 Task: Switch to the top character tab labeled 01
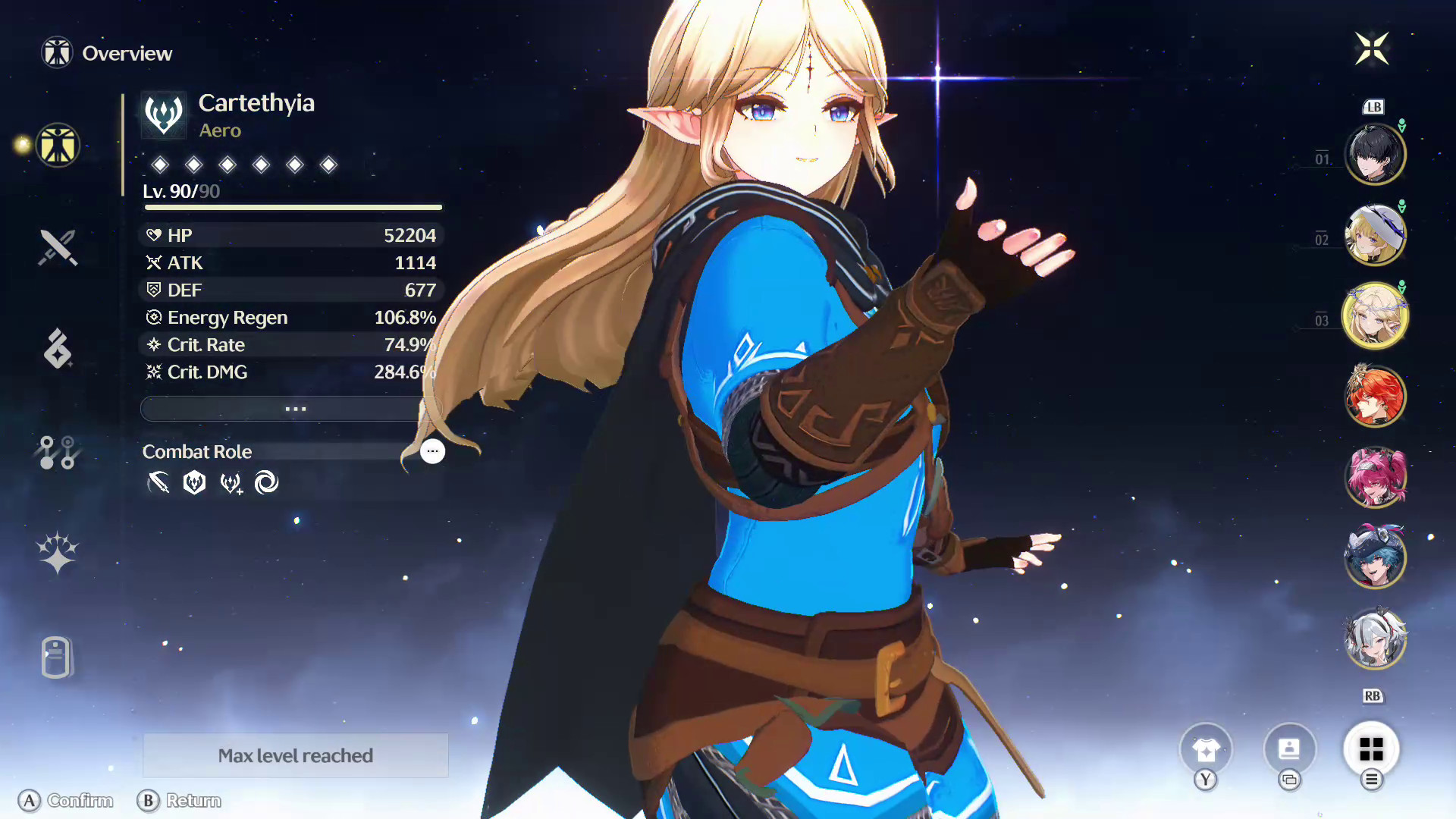pos(1375,153)
